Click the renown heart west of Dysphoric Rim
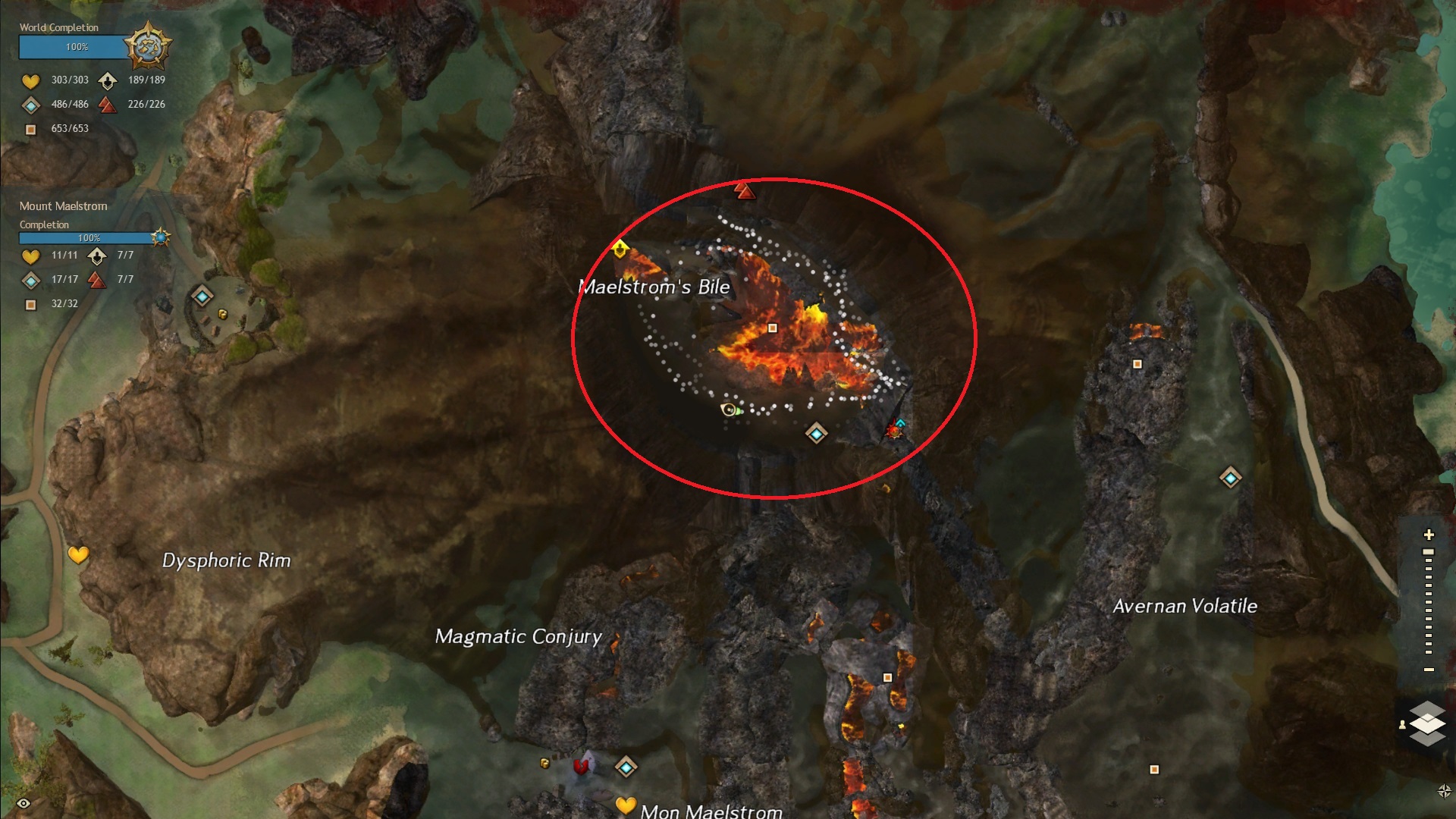Screen dimensions: 1456x819 pyautogui.click(x=78, y=555)
